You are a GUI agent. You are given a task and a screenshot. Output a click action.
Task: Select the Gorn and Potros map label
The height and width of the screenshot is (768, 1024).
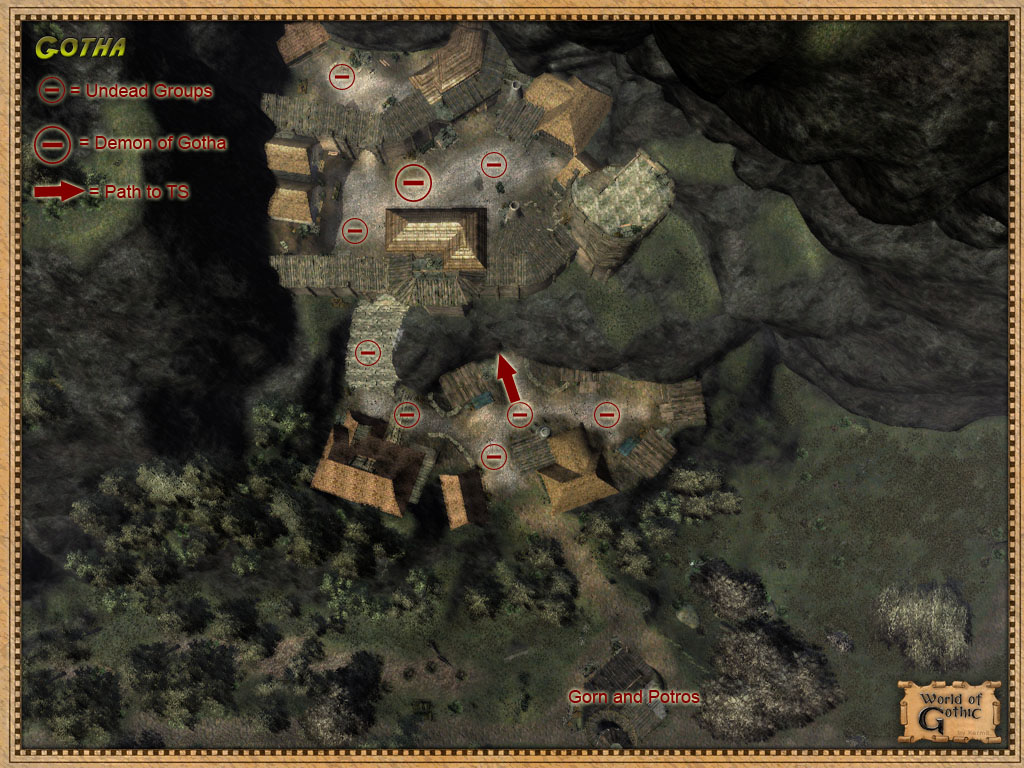[x=633, y=696]
